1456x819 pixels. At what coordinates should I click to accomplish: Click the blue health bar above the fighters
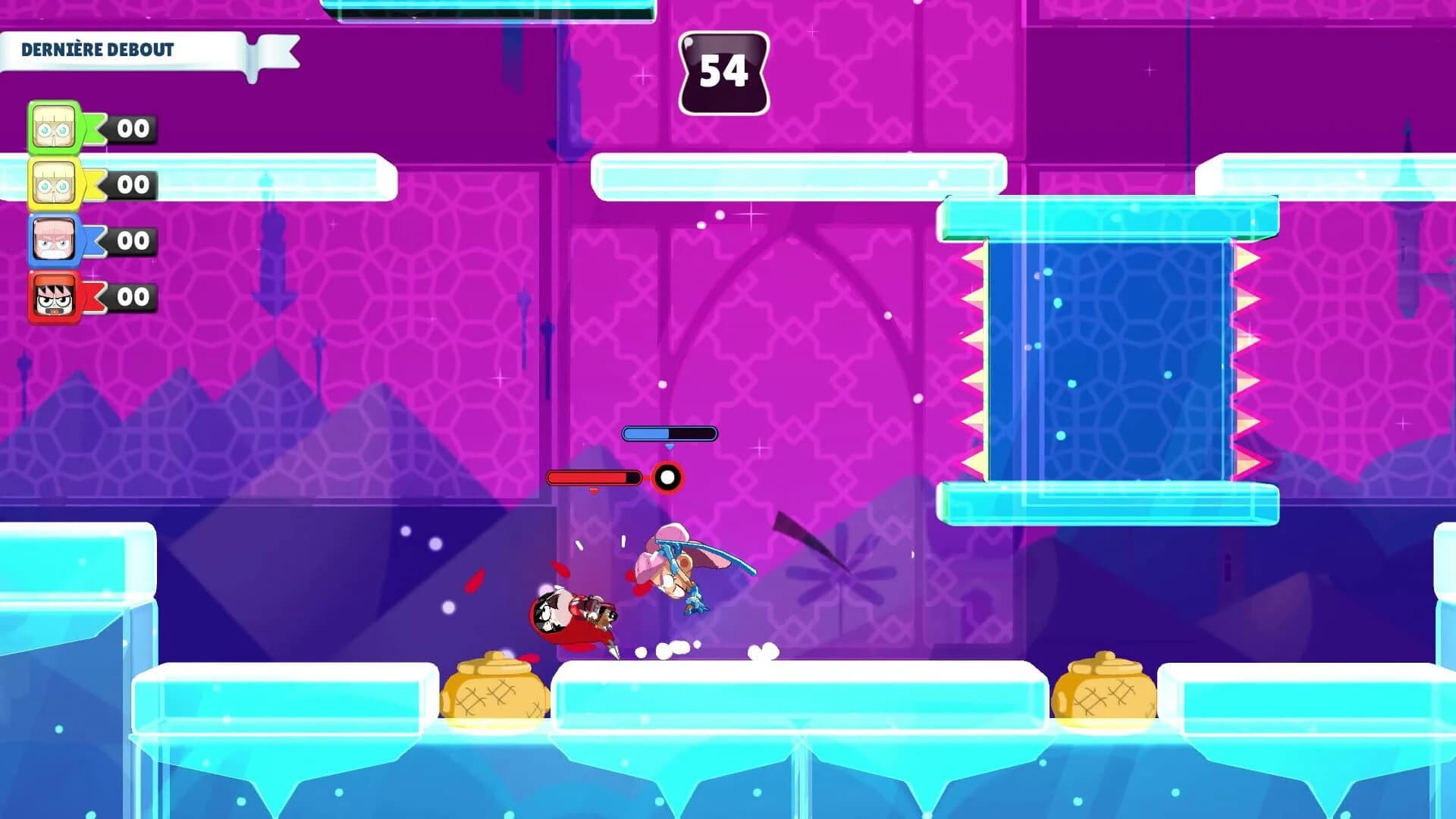(669, 434)
